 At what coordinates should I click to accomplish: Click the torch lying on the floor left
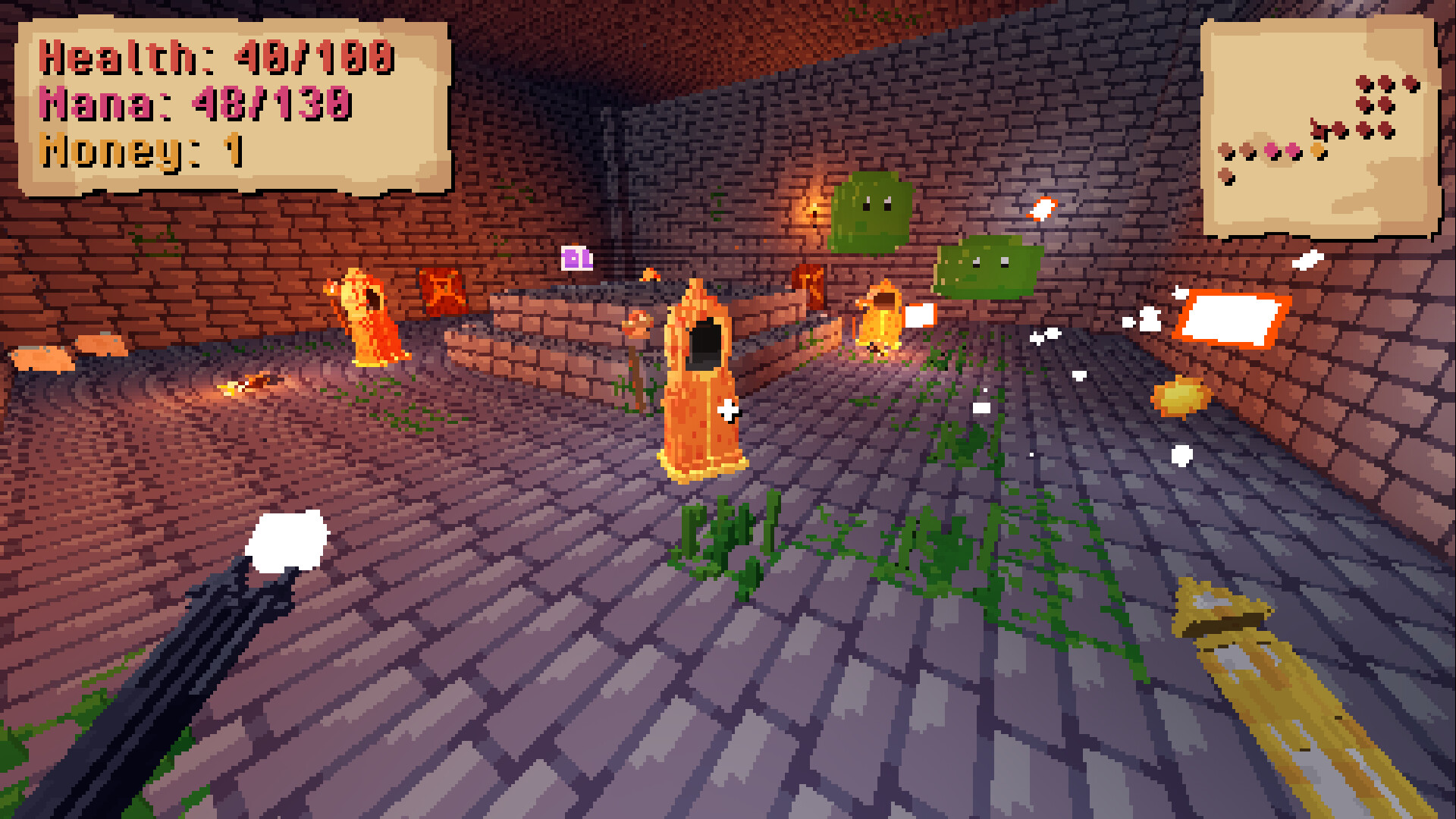(x=250, y=383)
